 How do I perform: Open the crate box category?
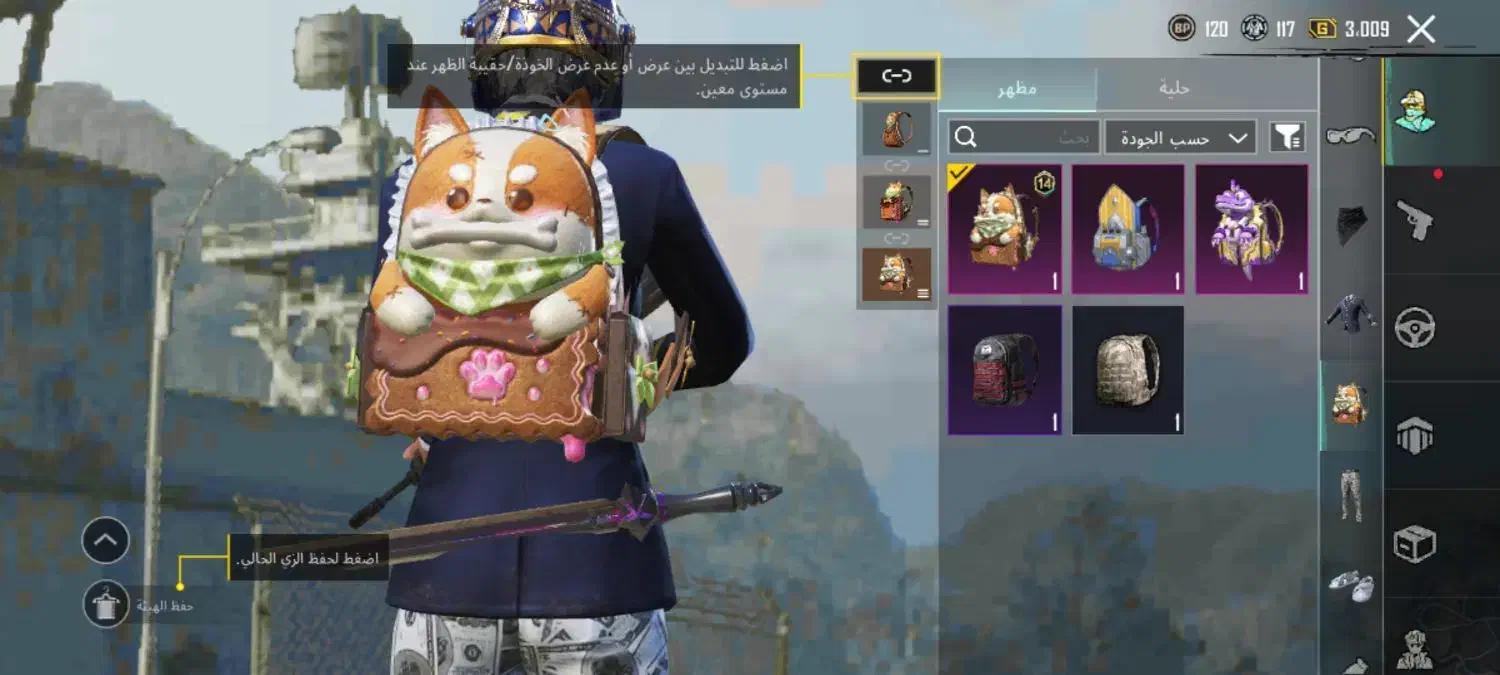[1415, 544]
